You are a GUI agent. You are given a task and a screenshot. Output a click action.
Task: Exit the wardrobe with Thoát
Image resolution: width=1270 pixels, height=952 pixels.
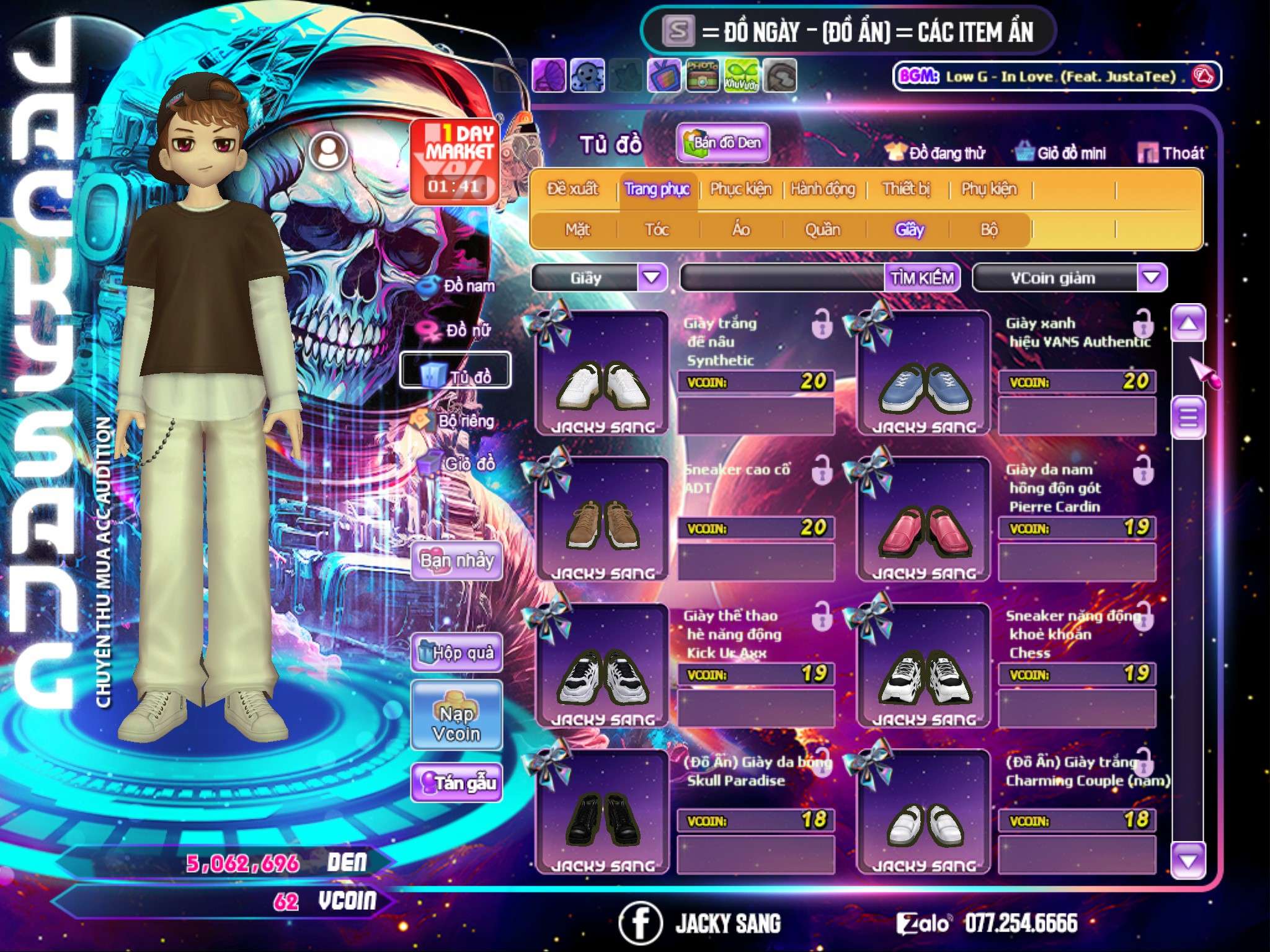coord(1171,152)
